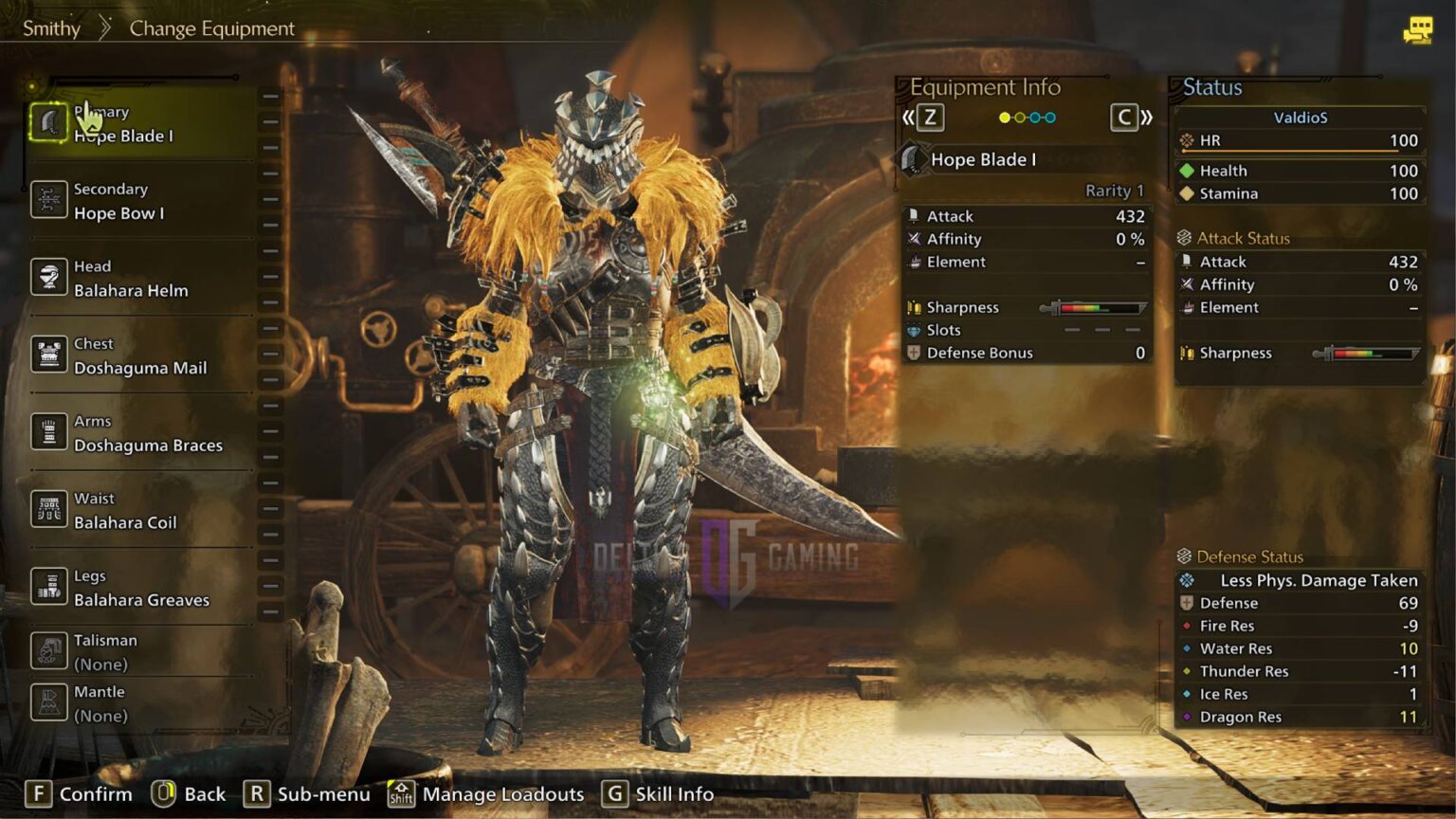Click the Balahara Coil waist slot icon
Image resolution: width=1456 pixels, height=819 pixels.
[x=48, y=510]
